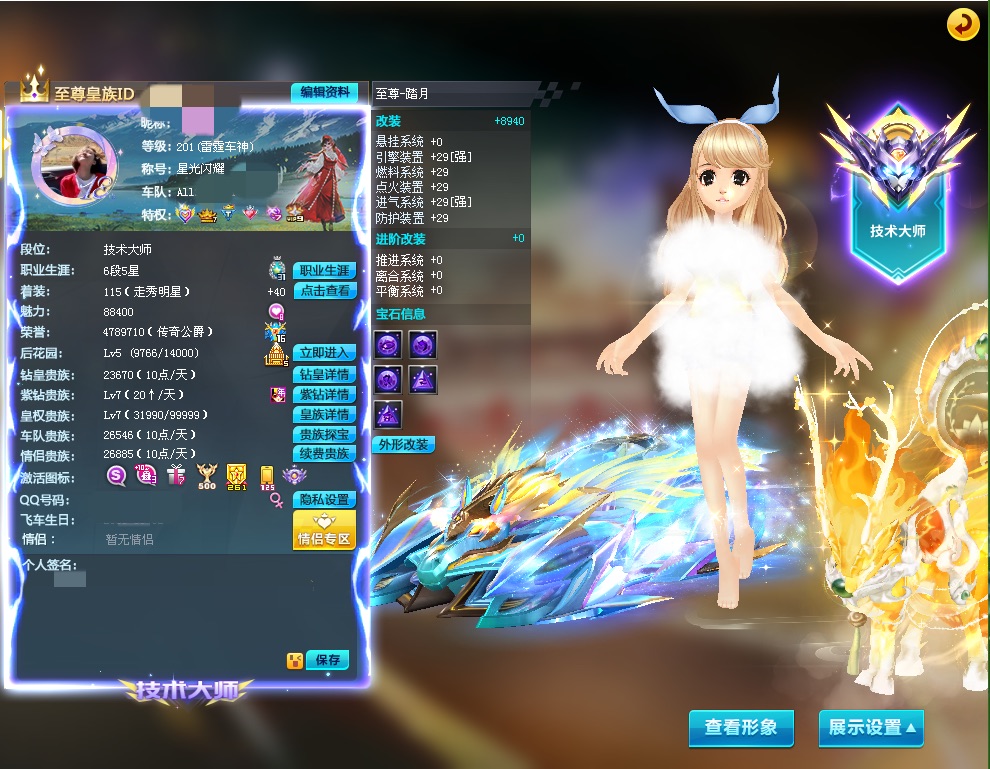Click the 编辑资料 edit profile button

point(324,92)
